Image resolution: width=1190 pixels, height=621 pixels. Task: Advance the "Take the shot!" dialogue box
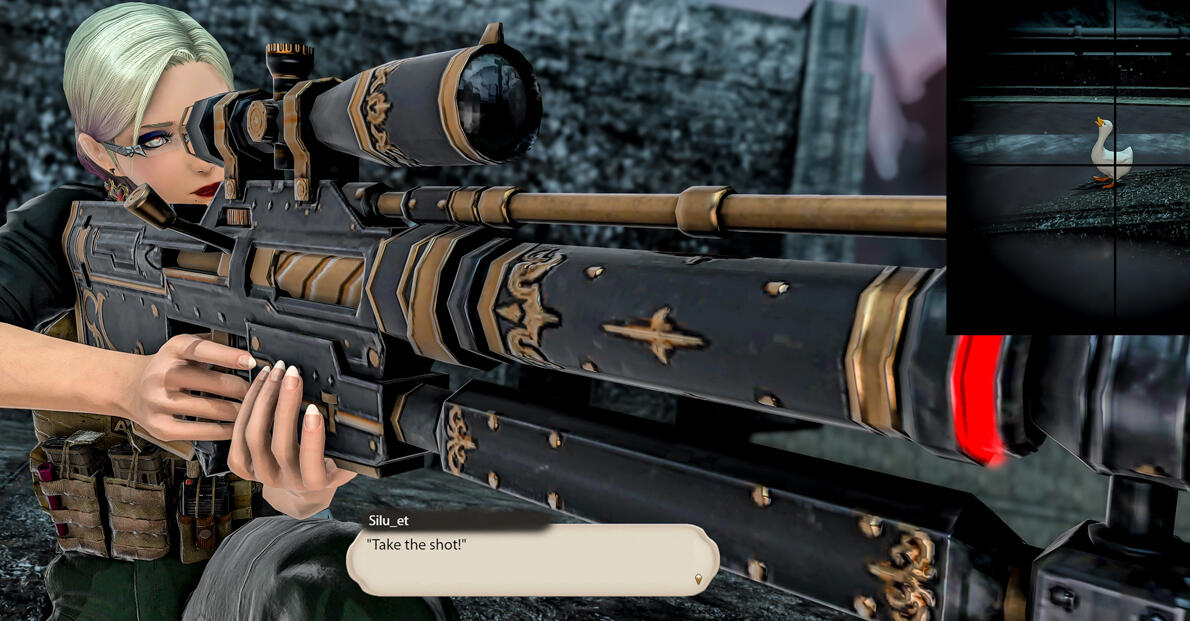click(x=532, y=560)
